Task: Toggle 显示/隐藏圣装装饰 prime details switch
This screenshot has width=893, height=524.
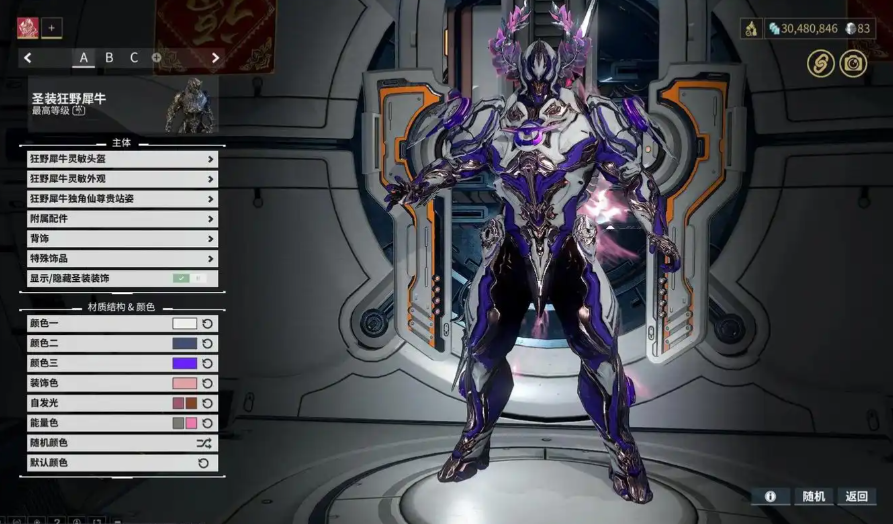Action: coord(189,279)
